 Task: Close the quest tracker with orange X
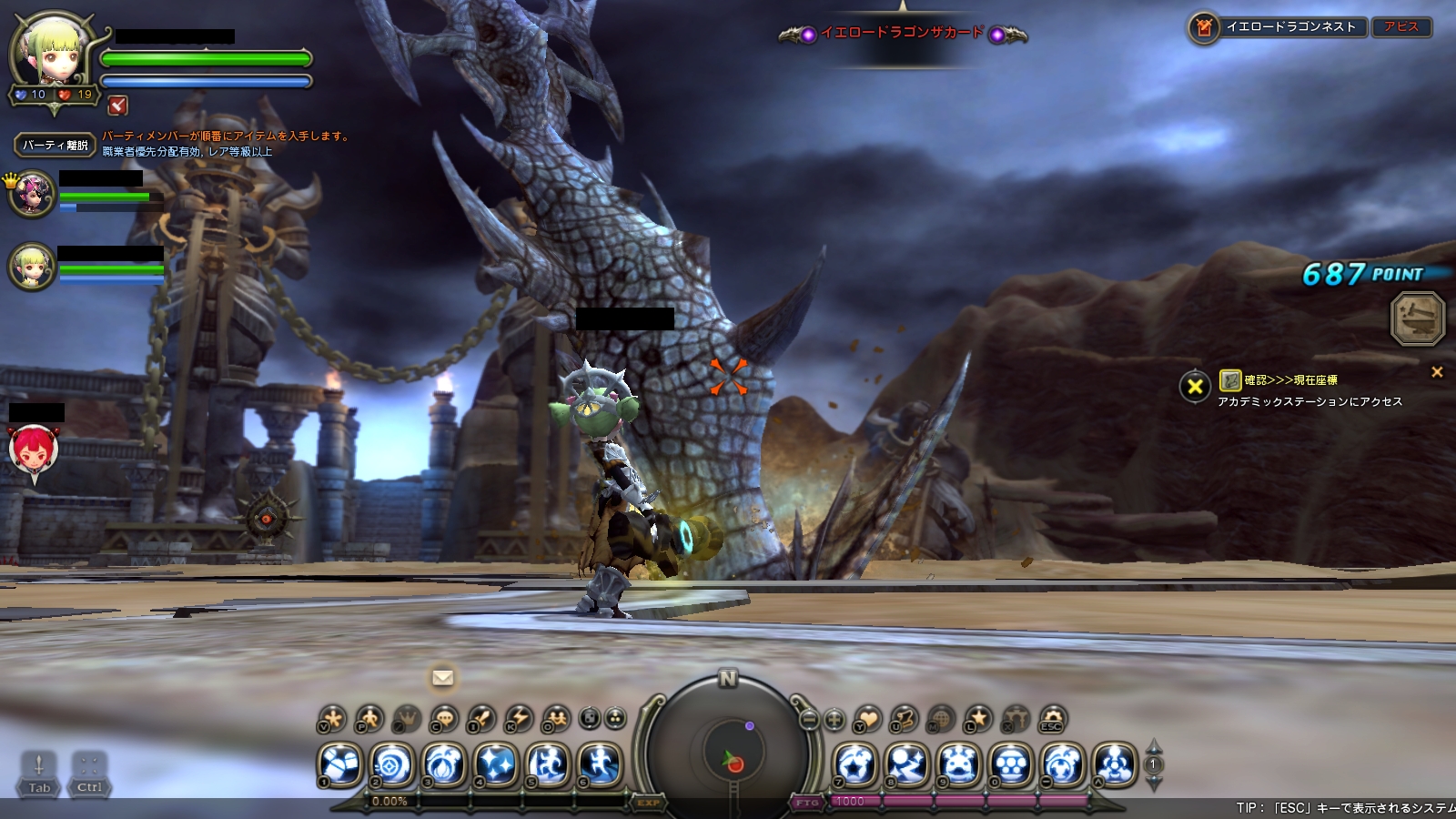pos(1437,372)
